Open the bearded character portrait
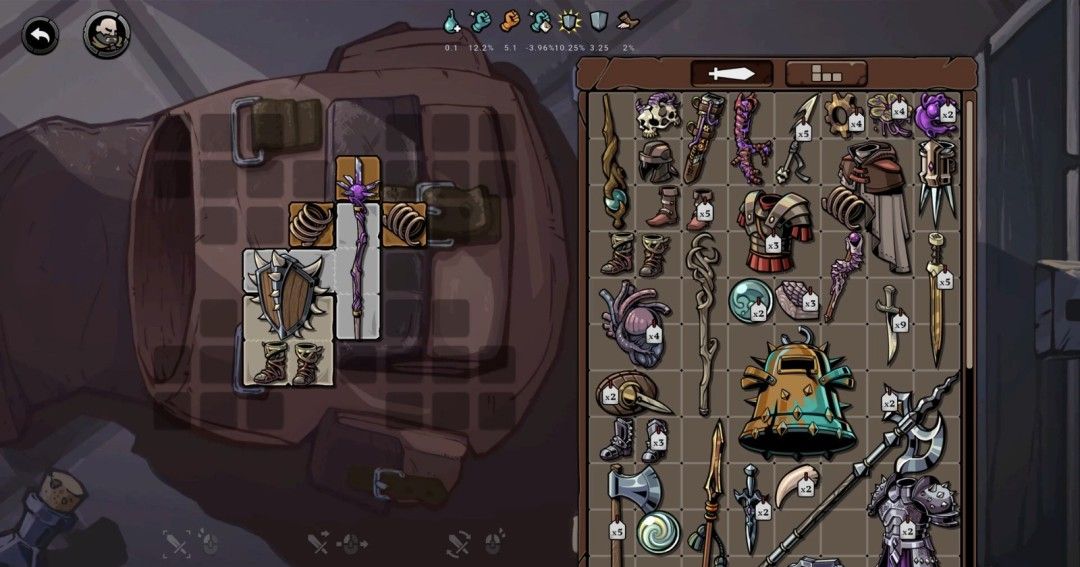Image resolution: width=1080 pixels, height=567 pixels. tap(106, 35)
